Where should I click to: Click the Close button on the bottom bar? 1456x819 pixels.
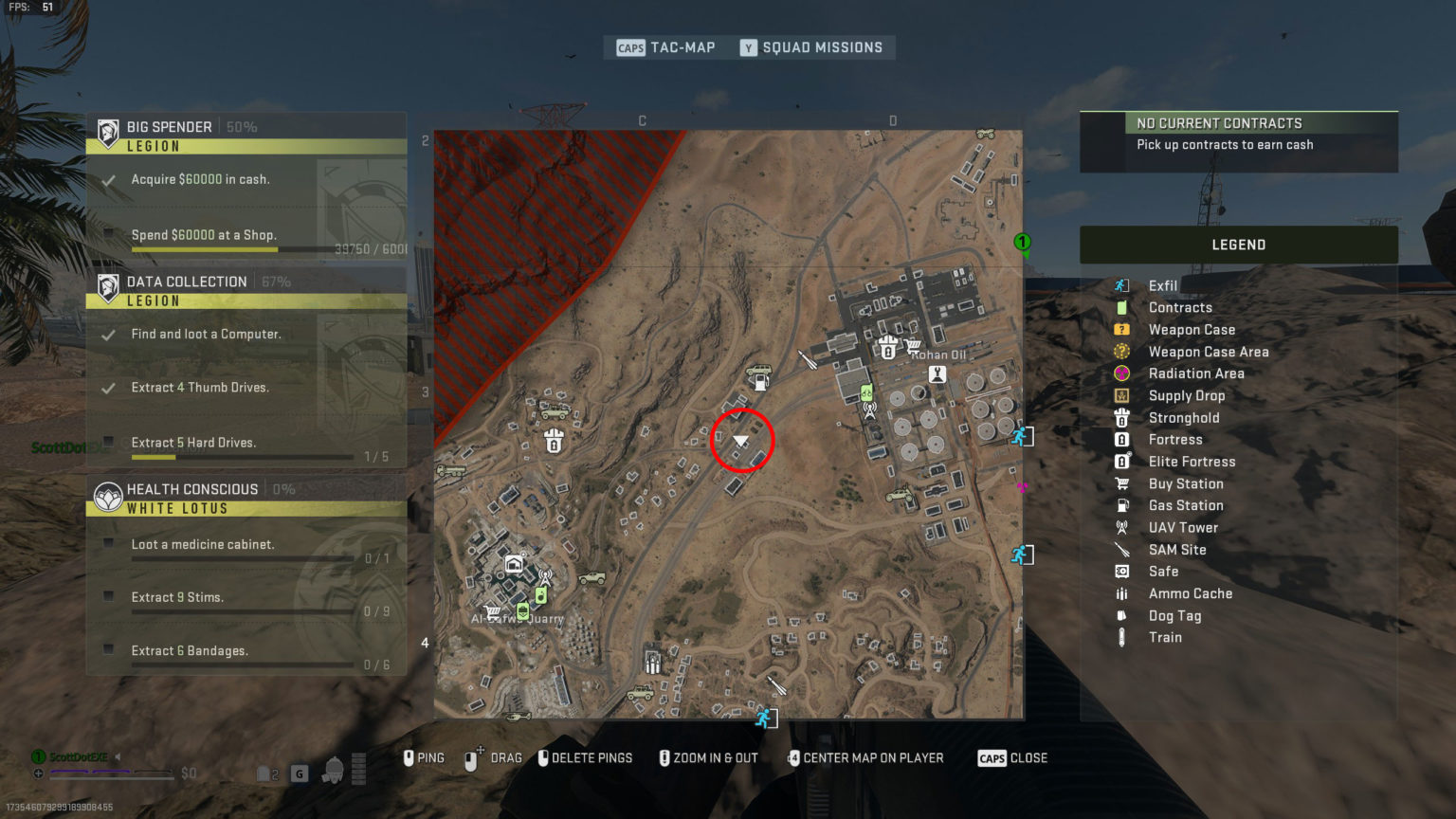tap(1012, 757)
